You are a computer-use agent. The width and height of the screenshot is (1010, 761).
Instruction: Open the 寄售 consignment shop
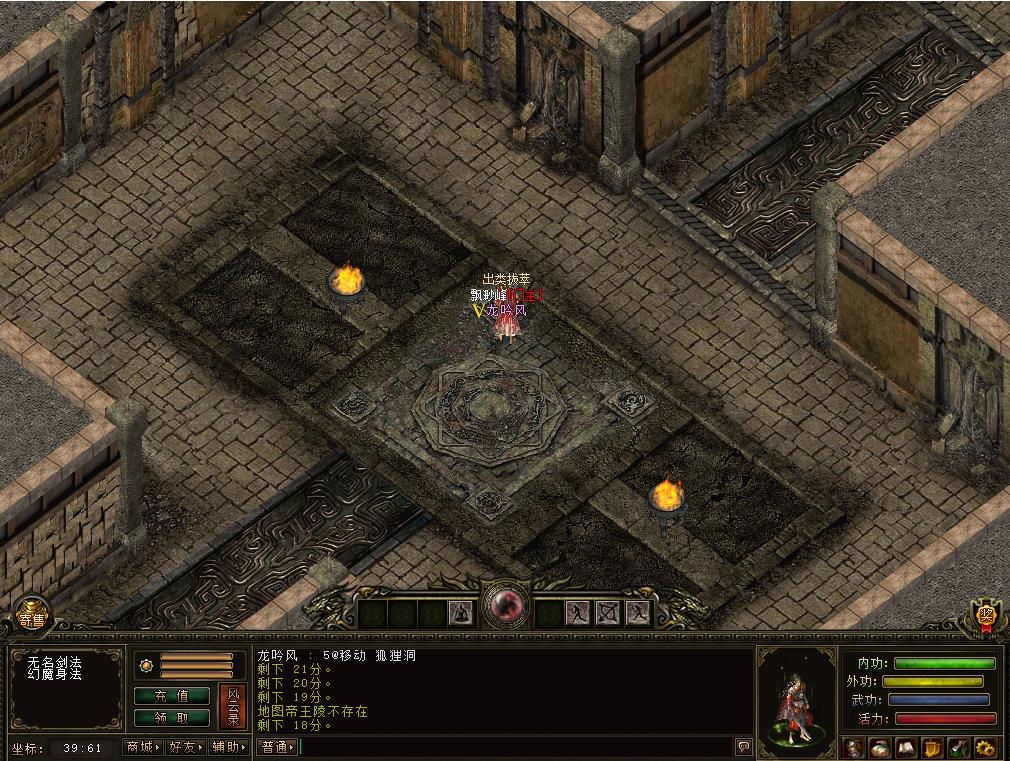[31, 614]
